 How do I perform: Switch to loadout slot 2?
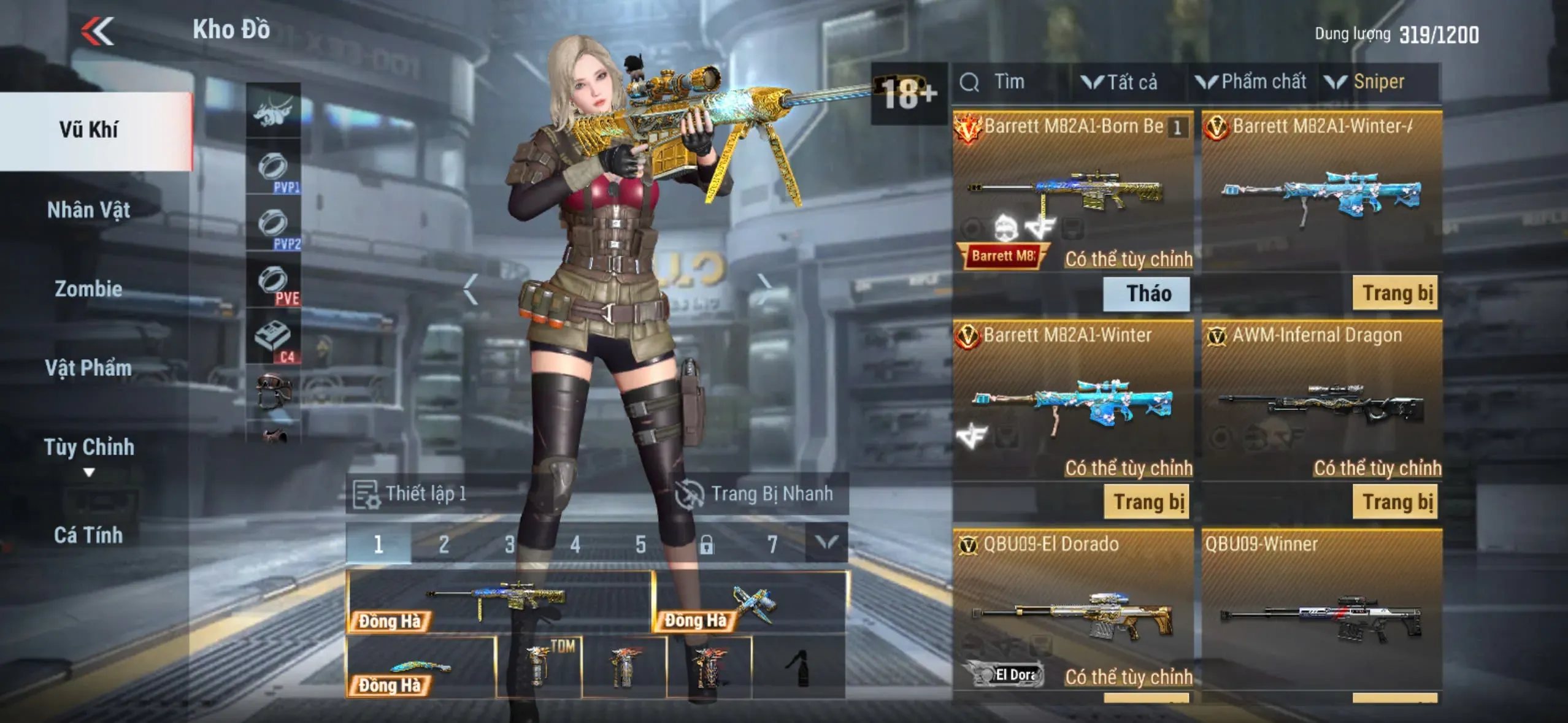tap(444, 544)
